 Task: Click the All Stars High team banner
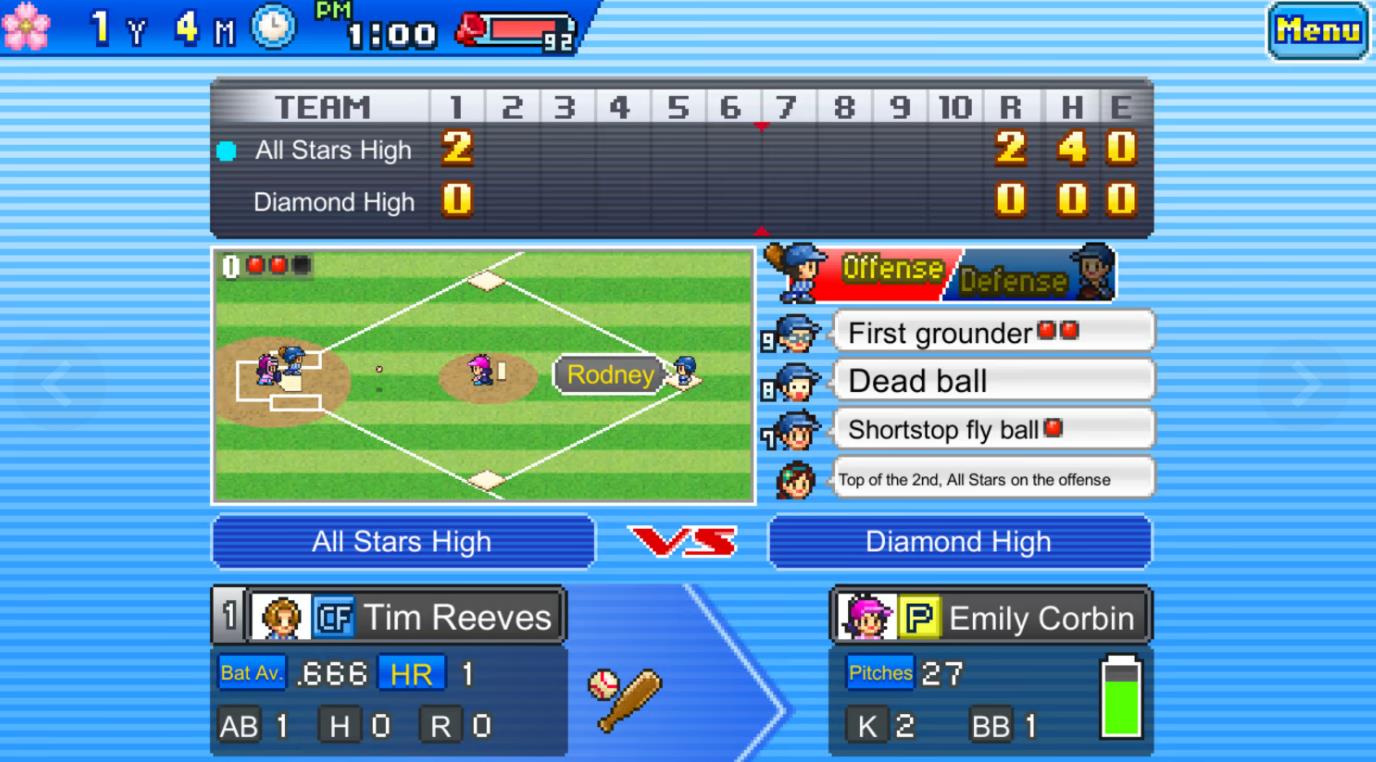pos(403,541)
